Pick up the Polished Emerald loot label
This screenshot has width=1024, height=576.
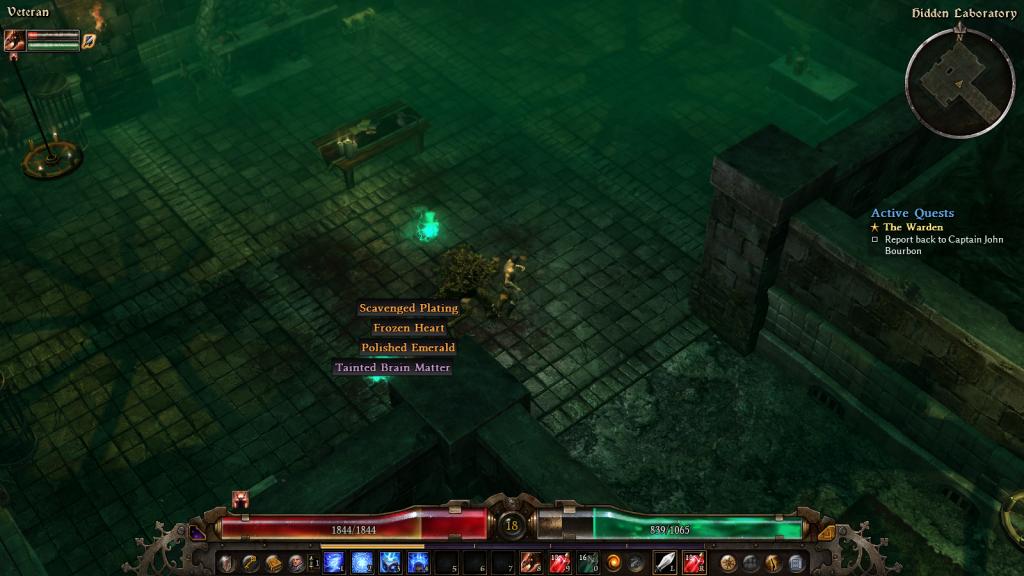point(408,348)
